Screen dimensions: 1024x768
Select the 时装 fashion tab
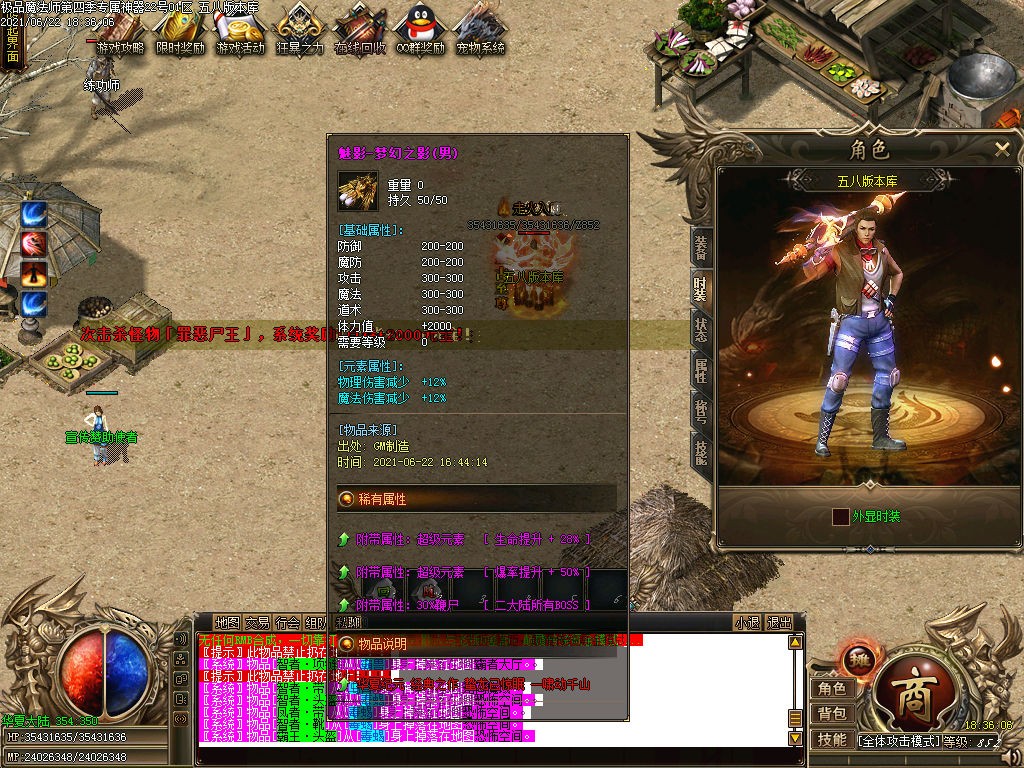click(x=701, y=289)
